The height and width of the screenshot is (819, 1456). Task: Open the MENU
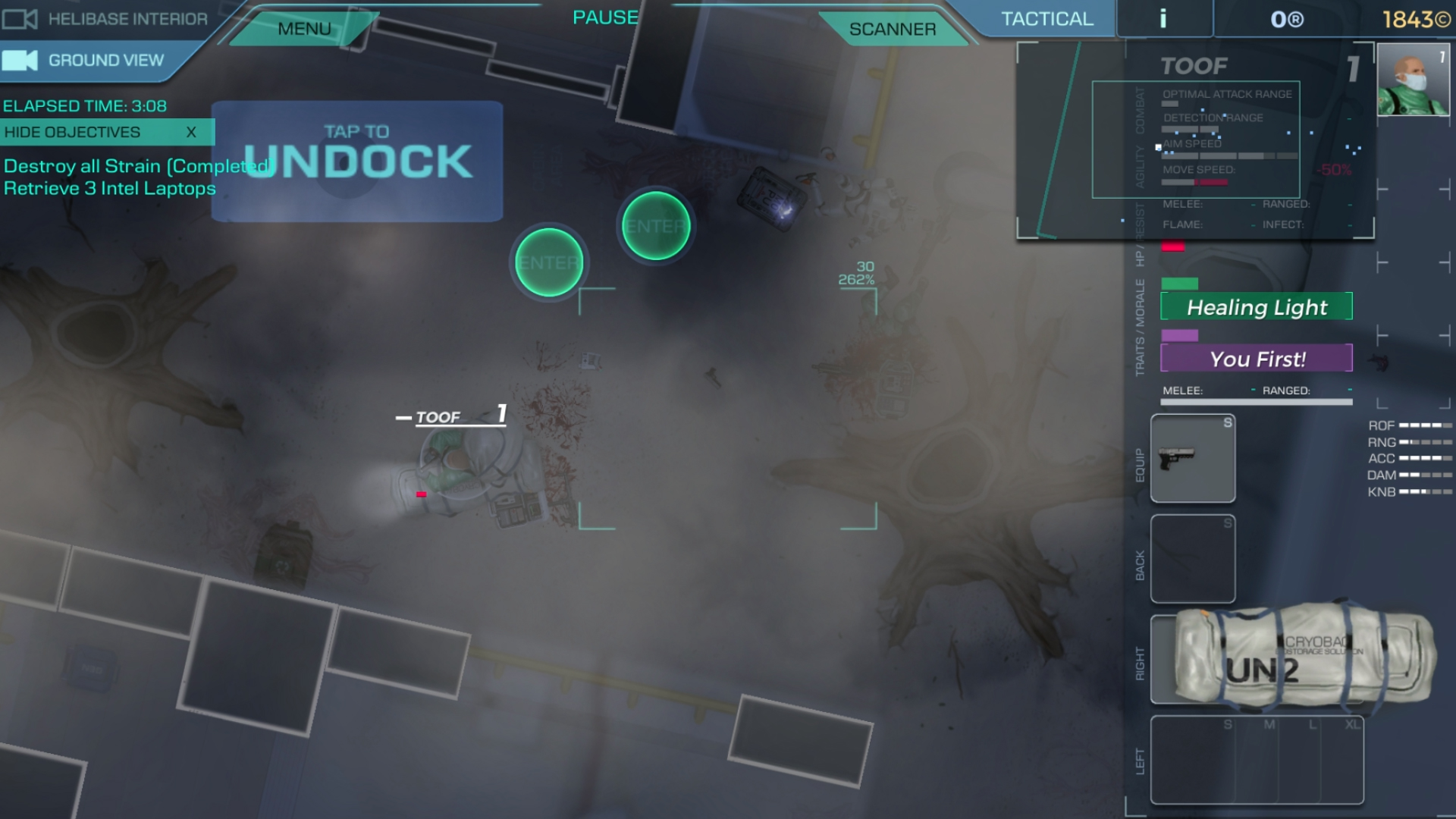tap(304, 28)
